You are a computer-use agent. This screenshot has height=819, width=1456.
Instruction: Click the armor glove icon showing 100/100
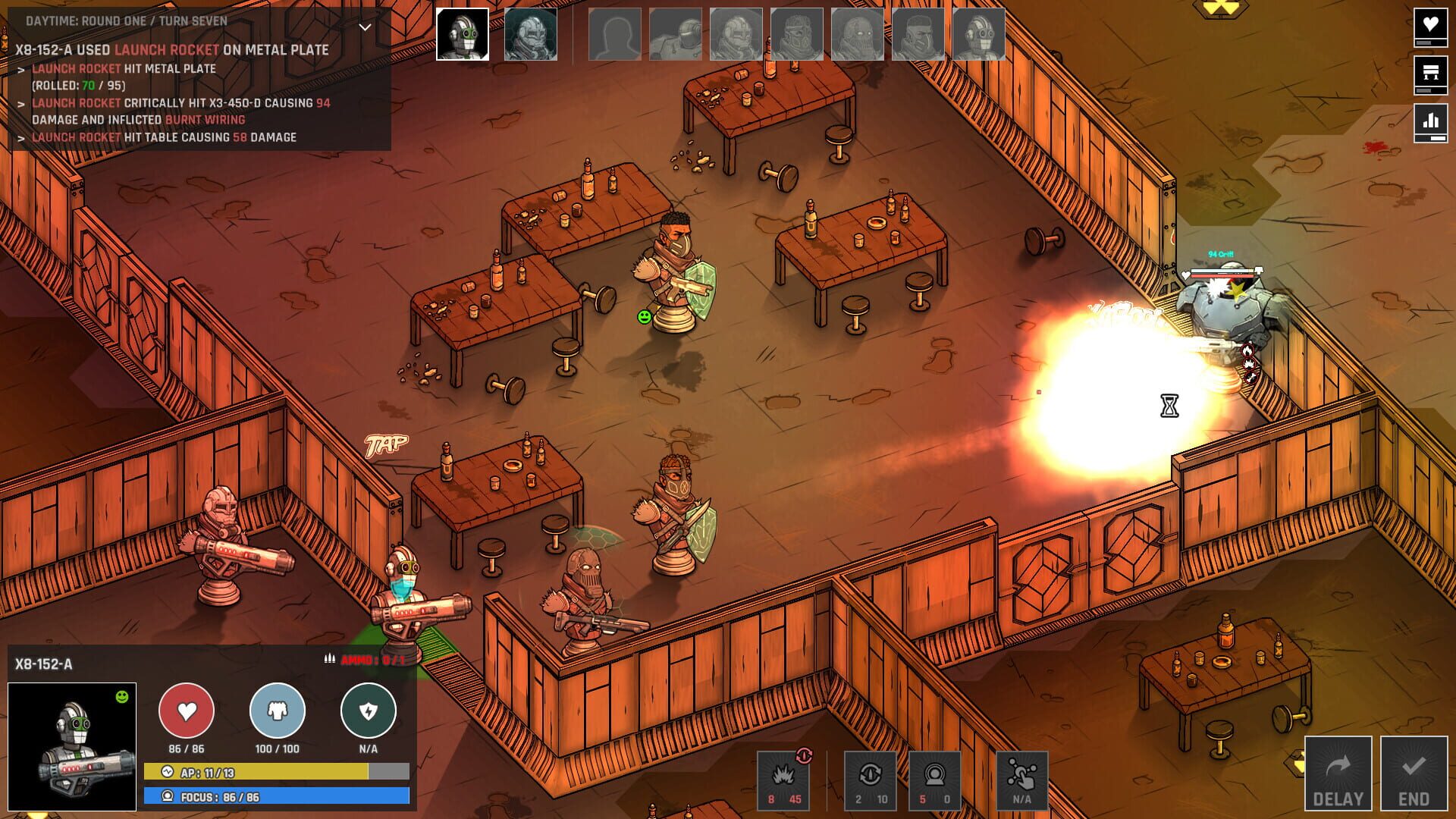(276, 711)
